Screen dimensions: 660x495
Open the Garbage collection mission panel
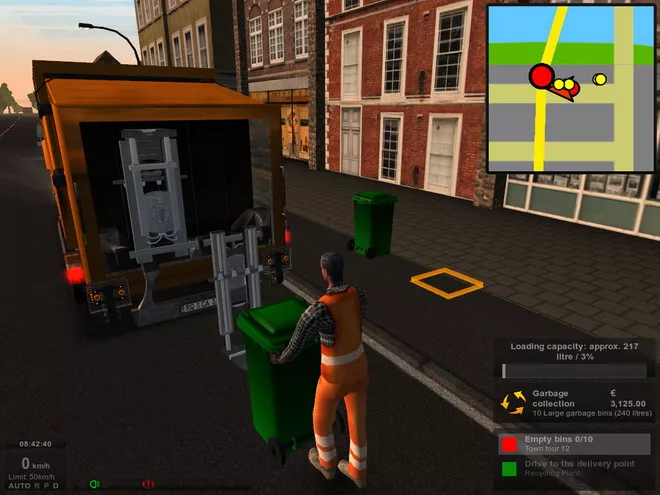[x=573, y=402]
